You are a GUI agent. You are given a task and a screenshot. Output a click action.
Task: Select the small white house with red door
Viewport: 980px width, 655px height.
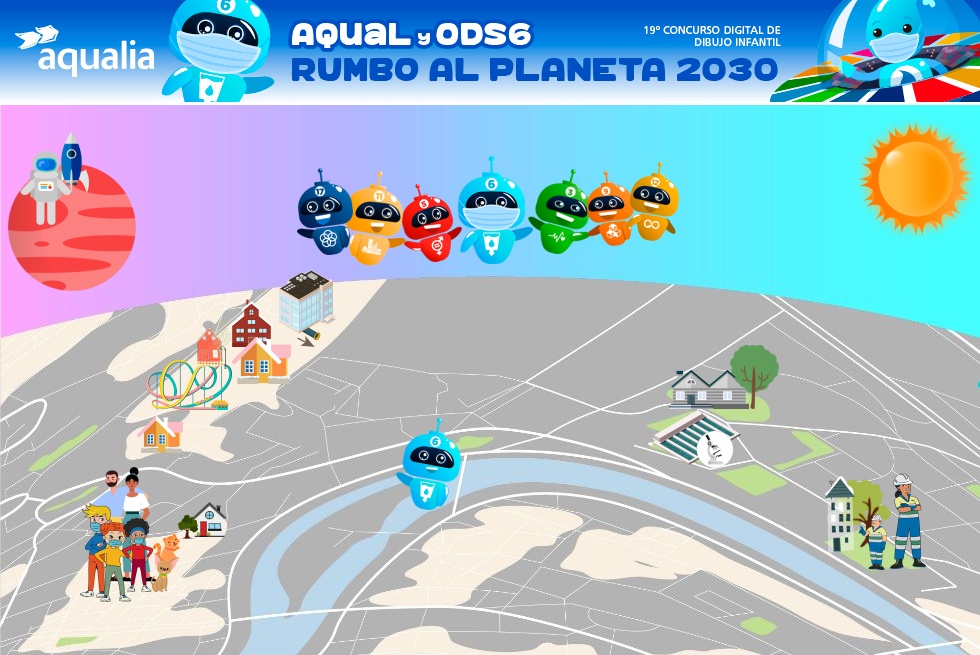pyautogui.click(x=209, y=519)
